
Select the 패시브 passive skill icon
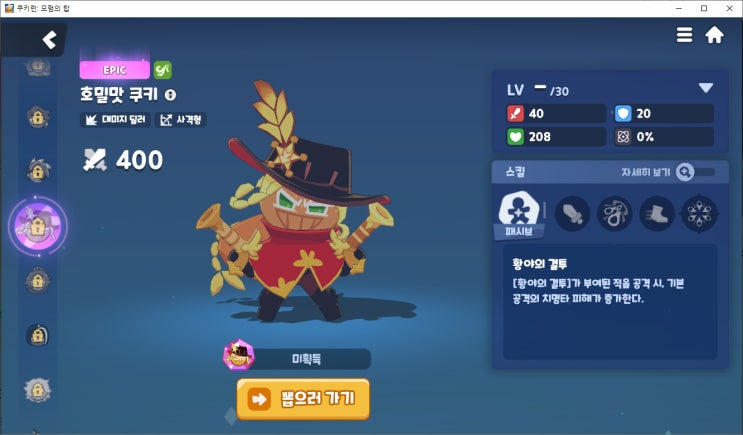point(519,213)
